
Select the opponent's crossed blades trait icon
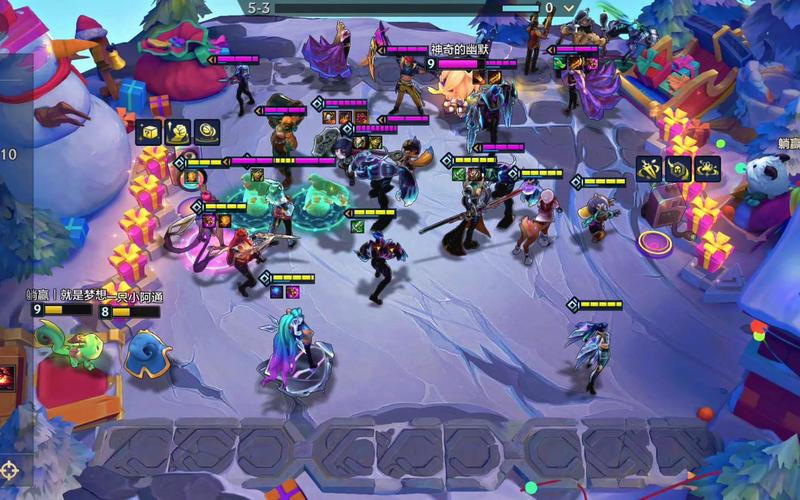pyautogui.click(x=651, y=169)
